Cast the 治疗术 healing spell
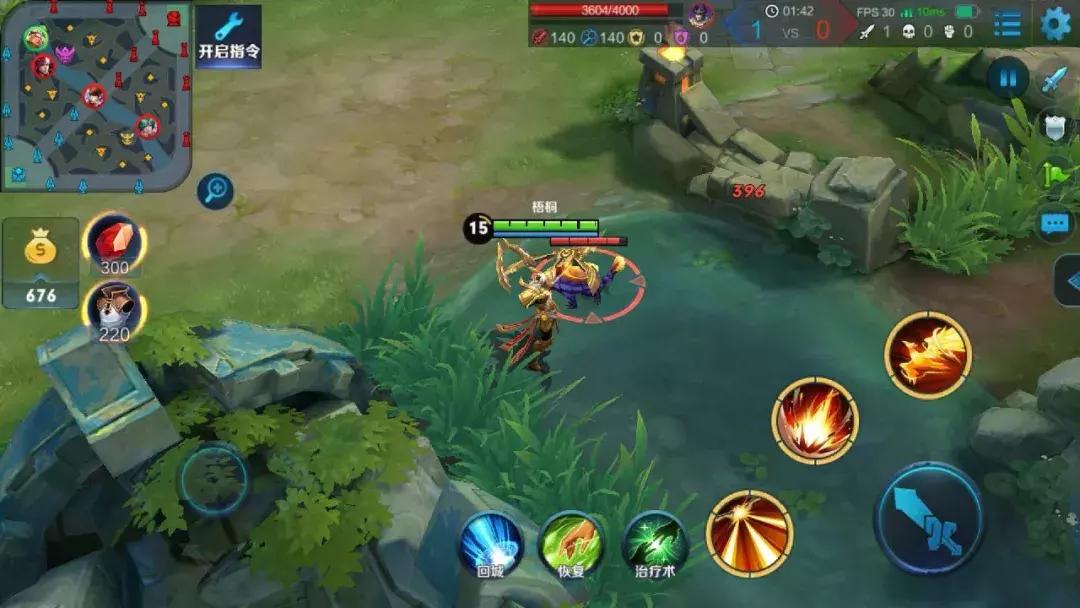Screen dimensions: 1080x608 tap(655, 545)
